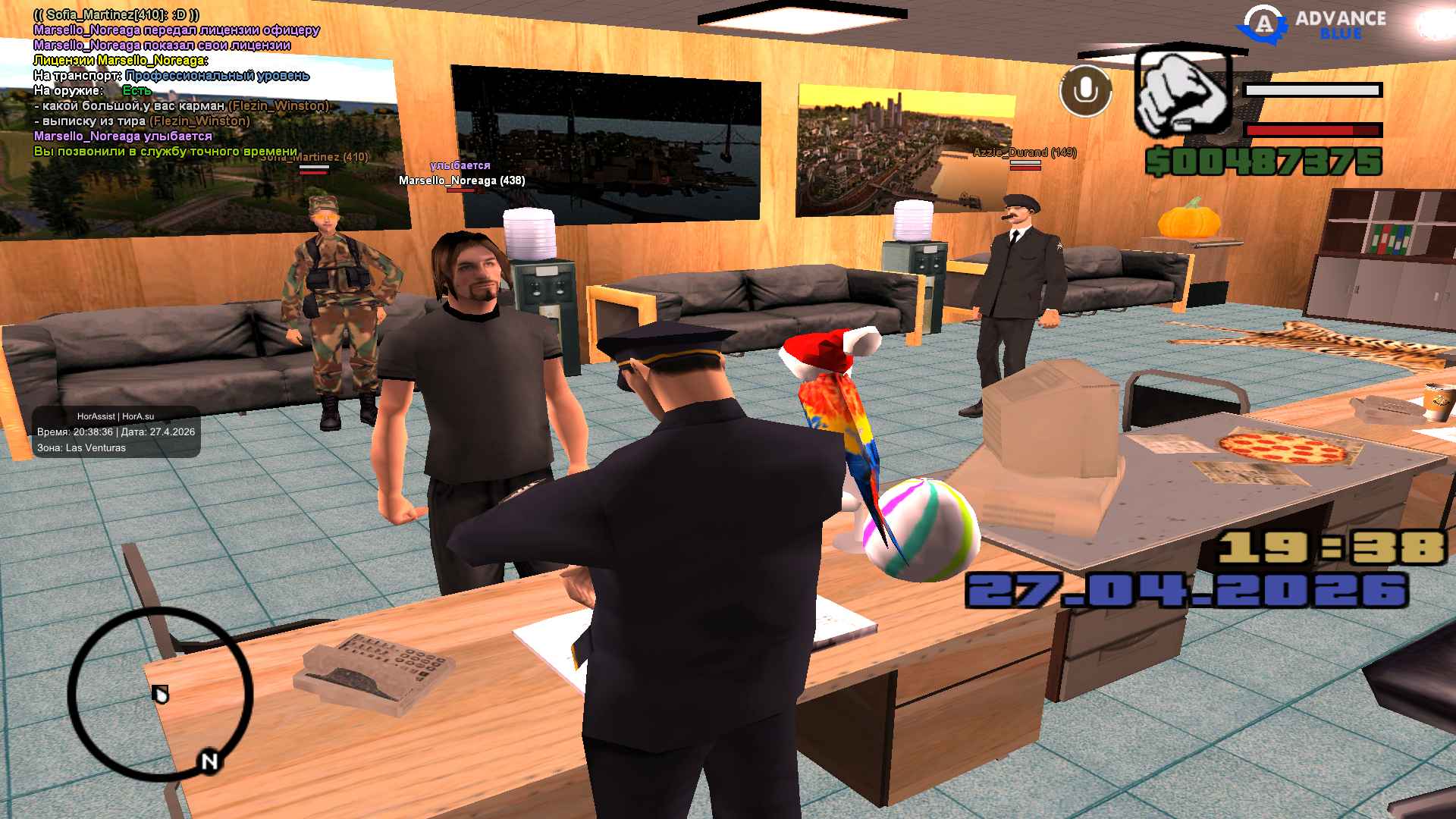
Task: Click the Sofia_Martinez player nametag
Action: click(x=314, y=158)
